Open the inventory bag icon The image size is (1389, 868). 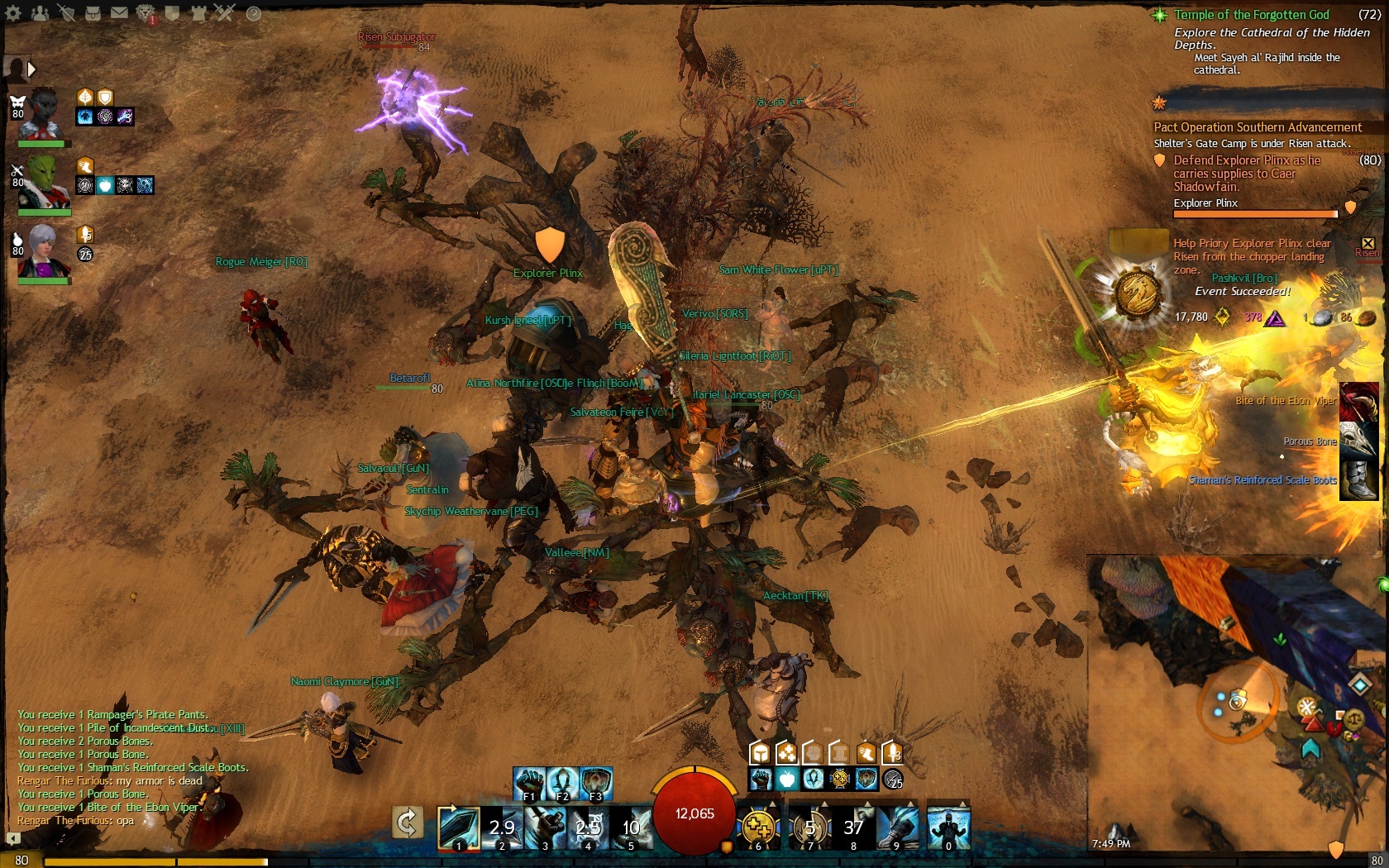(93, 13)
